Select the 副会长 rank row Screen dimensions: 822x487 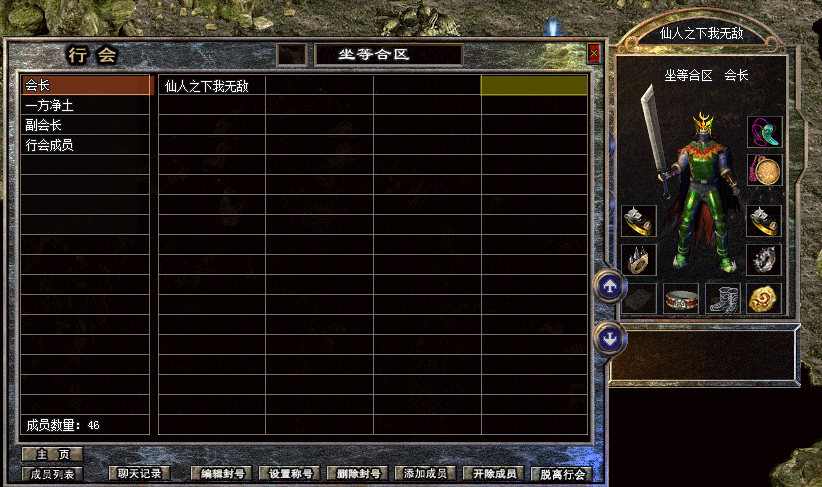[x=86, y=125]
